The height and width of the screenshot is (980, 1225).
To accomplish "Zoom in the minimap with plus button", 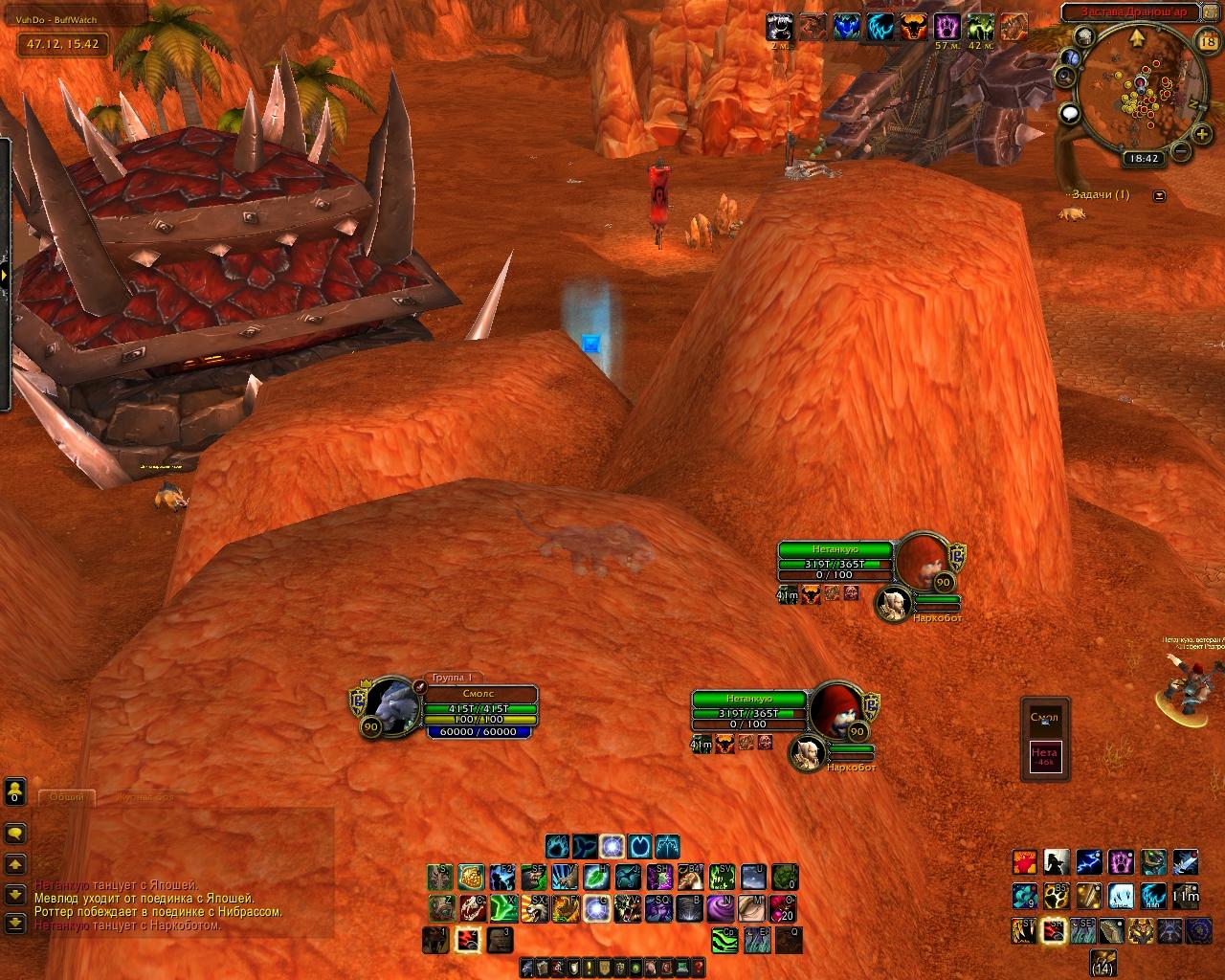I will point(1201,135).
